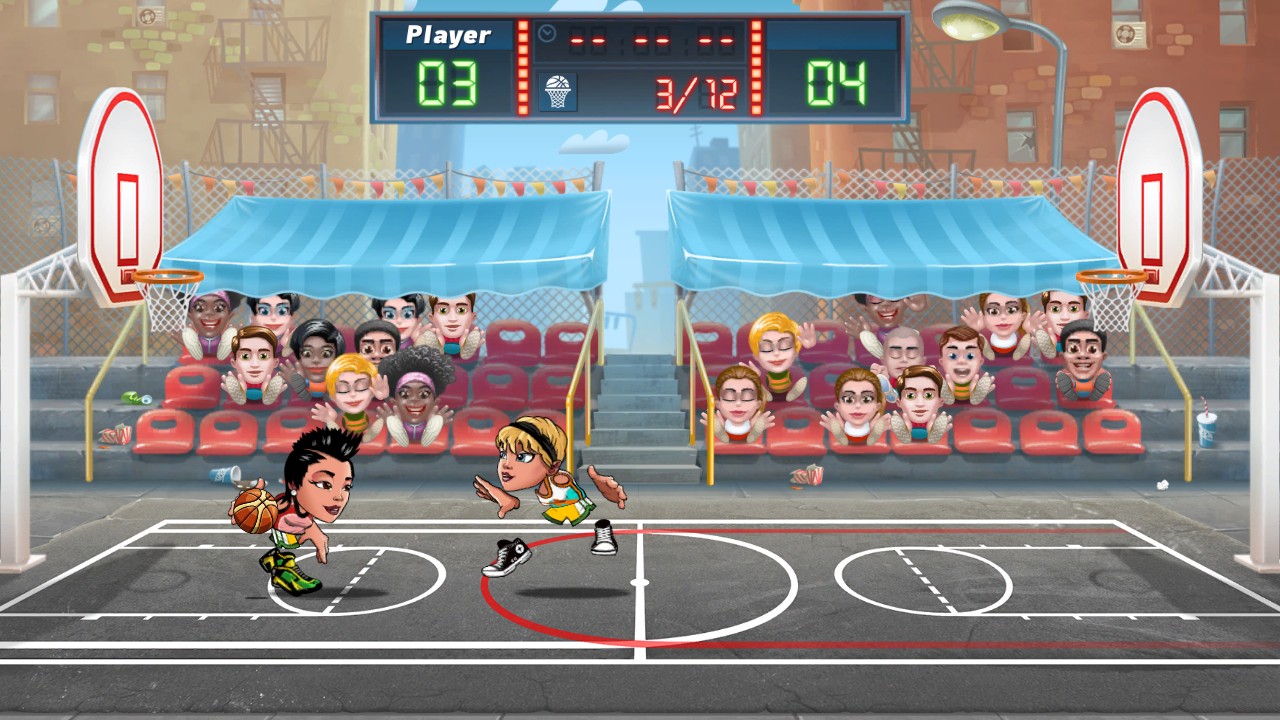
Task: Click the Player name label on the scoreboard
Action: 447,34
